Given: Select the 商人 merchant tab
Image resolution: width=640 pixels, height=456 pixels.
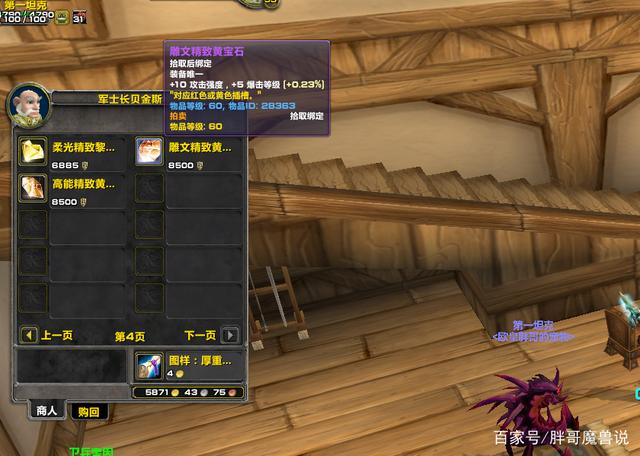Looking at the screenshot, I should [x=47, y=410].
